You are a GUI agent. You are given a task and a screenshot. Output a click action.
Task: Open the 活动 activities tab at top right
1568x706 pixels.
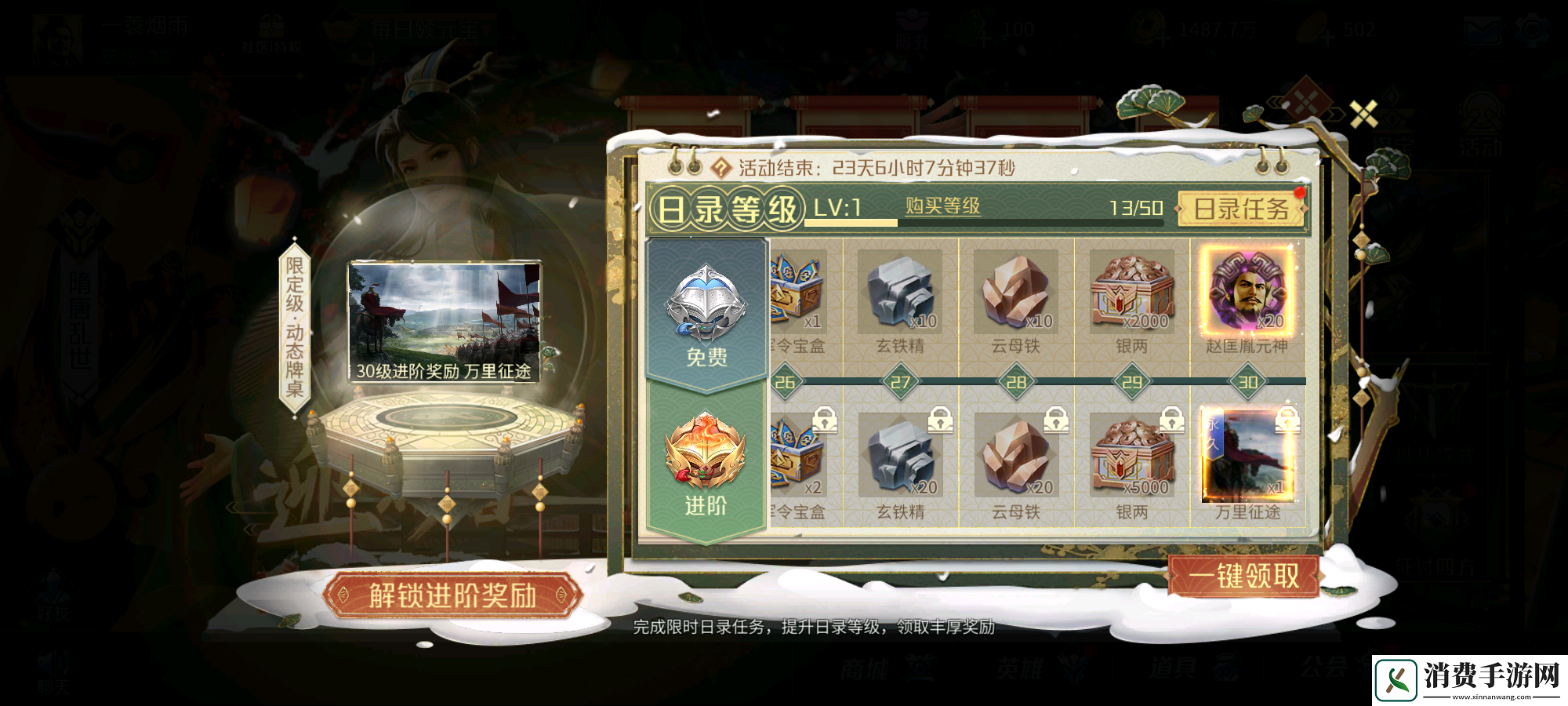coord(1482,122)
